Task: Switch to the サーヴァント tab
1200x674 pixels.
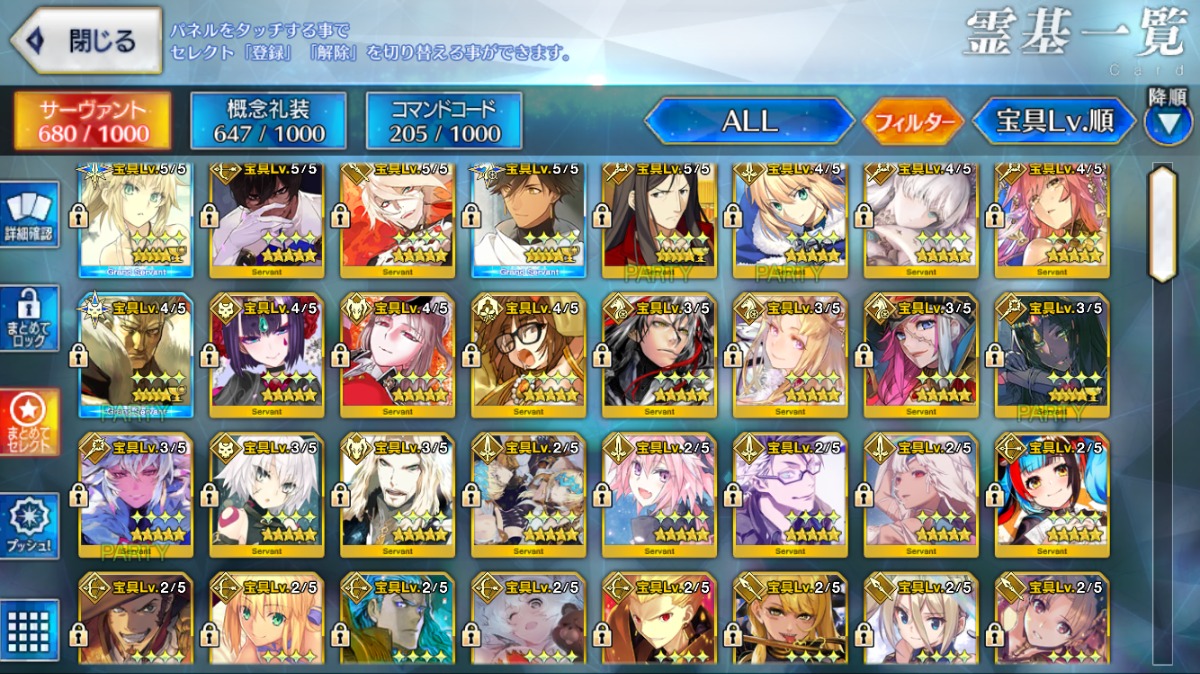Action: pos(92,122)
